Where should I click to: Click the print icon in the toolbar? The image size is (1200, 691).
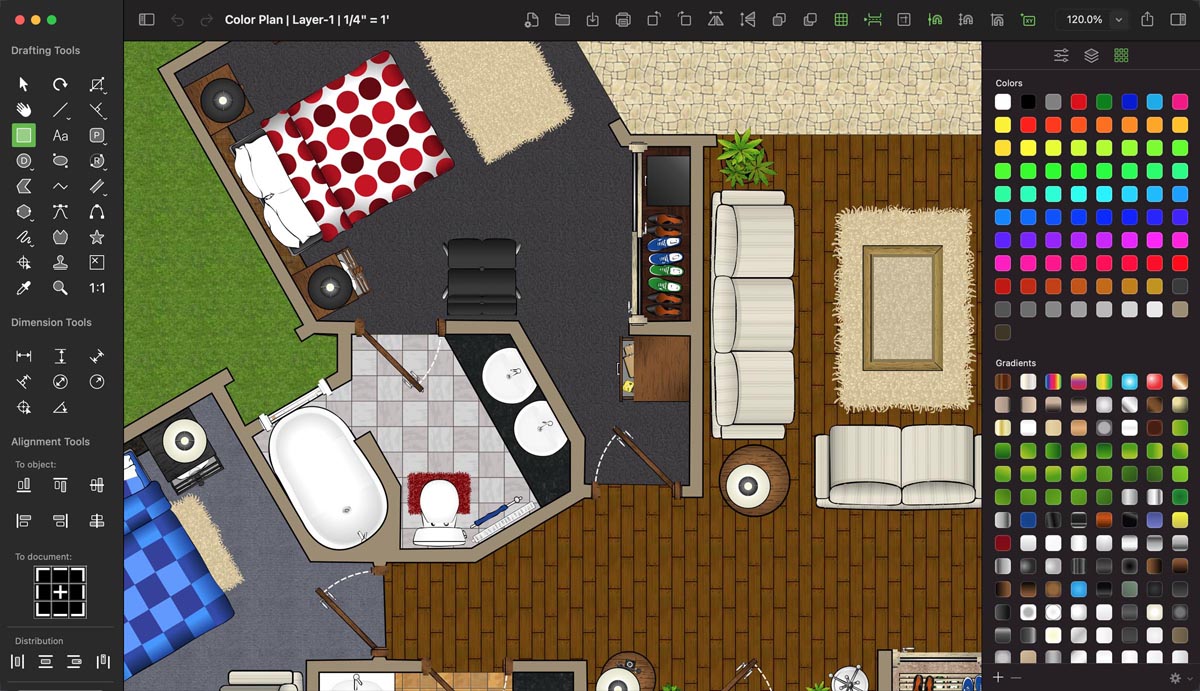[623, 20]
